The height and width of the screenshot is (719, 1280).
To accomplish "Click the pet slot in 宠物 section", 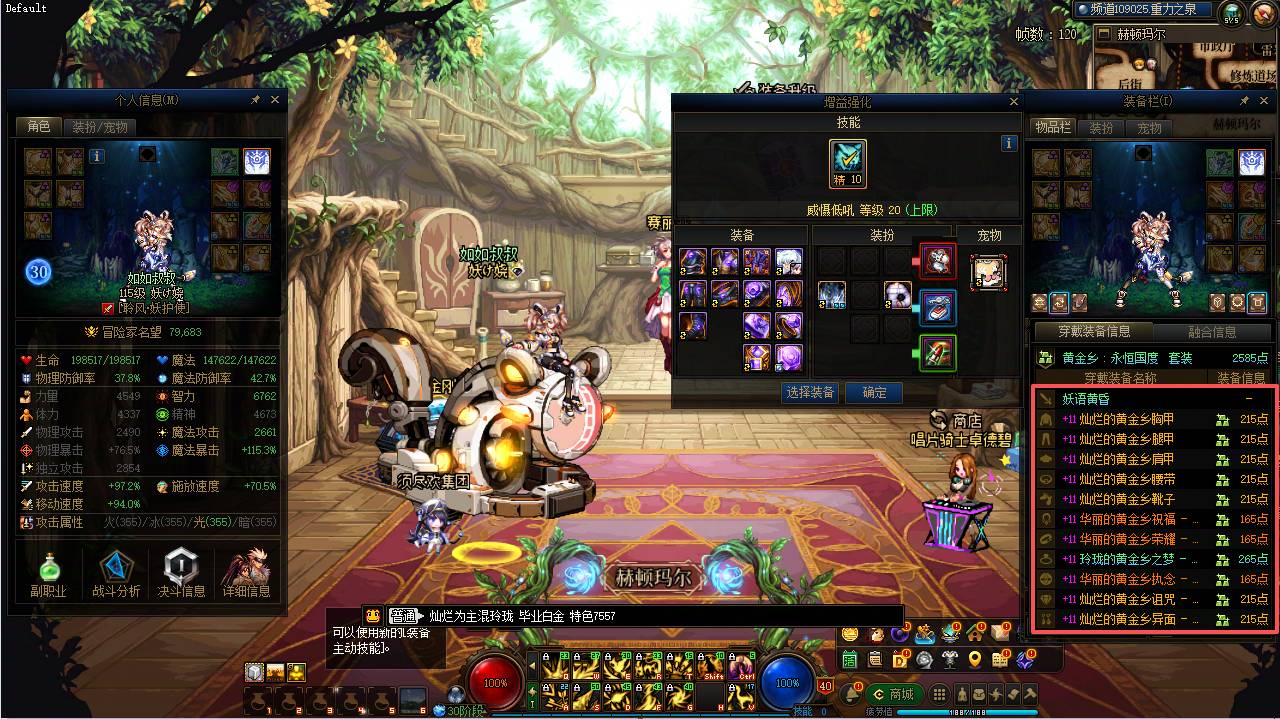I will [988, 272].
